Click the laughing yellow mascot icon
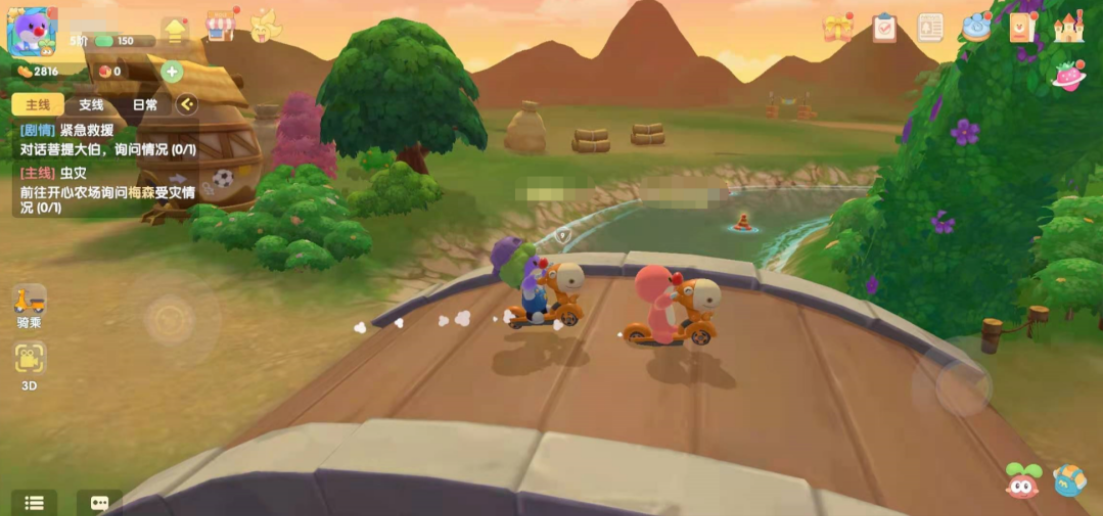The width and height of the screenshot is (1103, 516). pyautogui.click(x=265, y=26)
